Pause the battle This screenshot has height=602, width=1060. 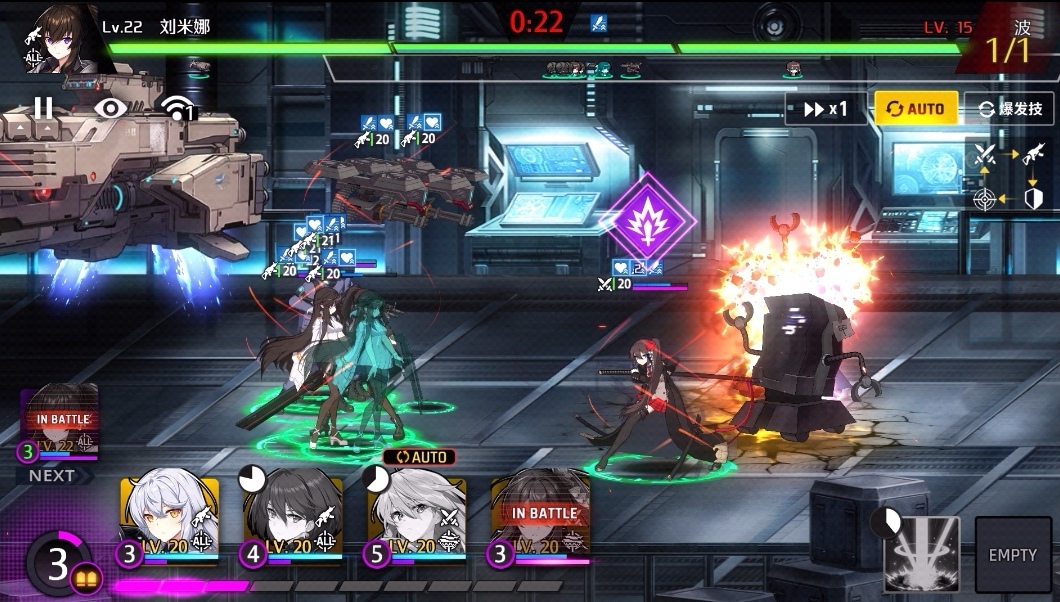point(43,107)
